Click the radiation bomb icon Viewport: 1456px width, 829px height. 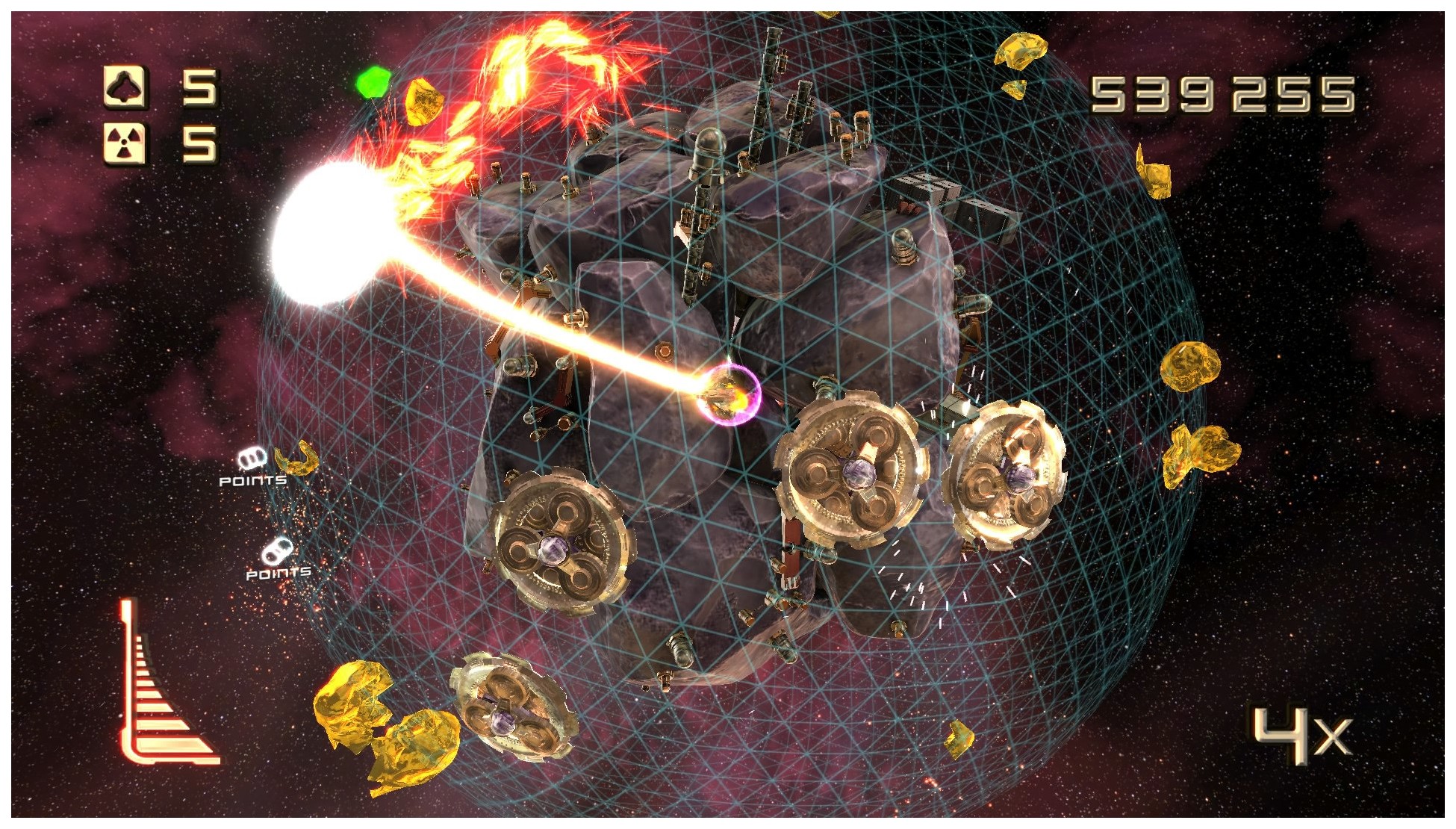125,143
